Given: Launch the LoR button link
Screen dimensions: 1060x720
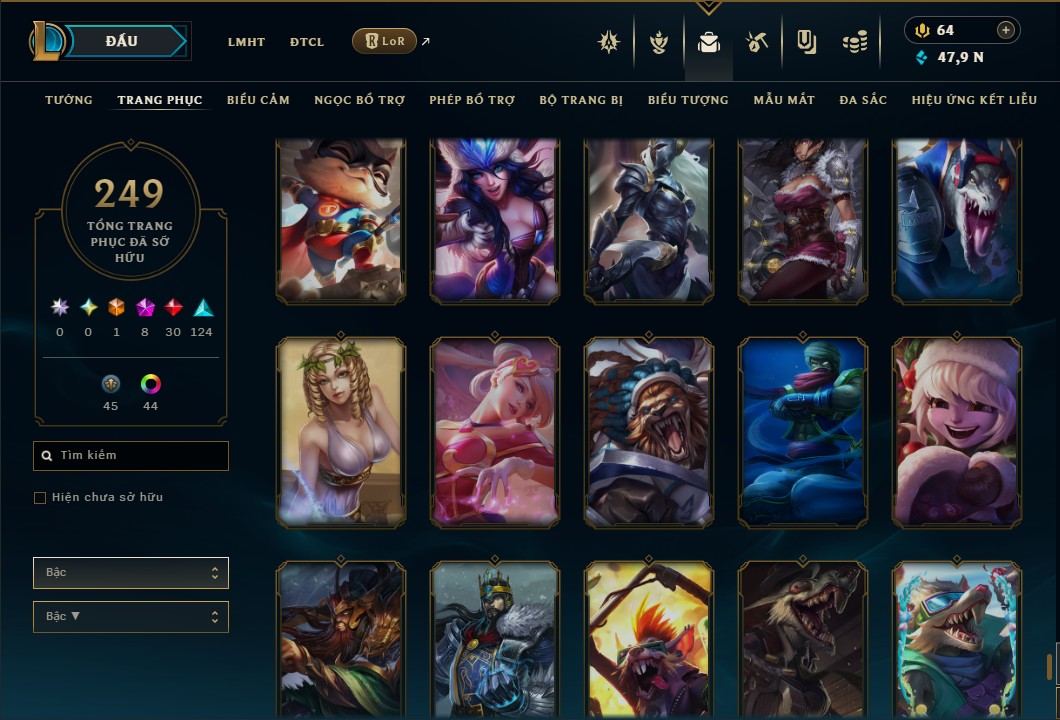Looking at the screenshot, I should coord(384,41).
